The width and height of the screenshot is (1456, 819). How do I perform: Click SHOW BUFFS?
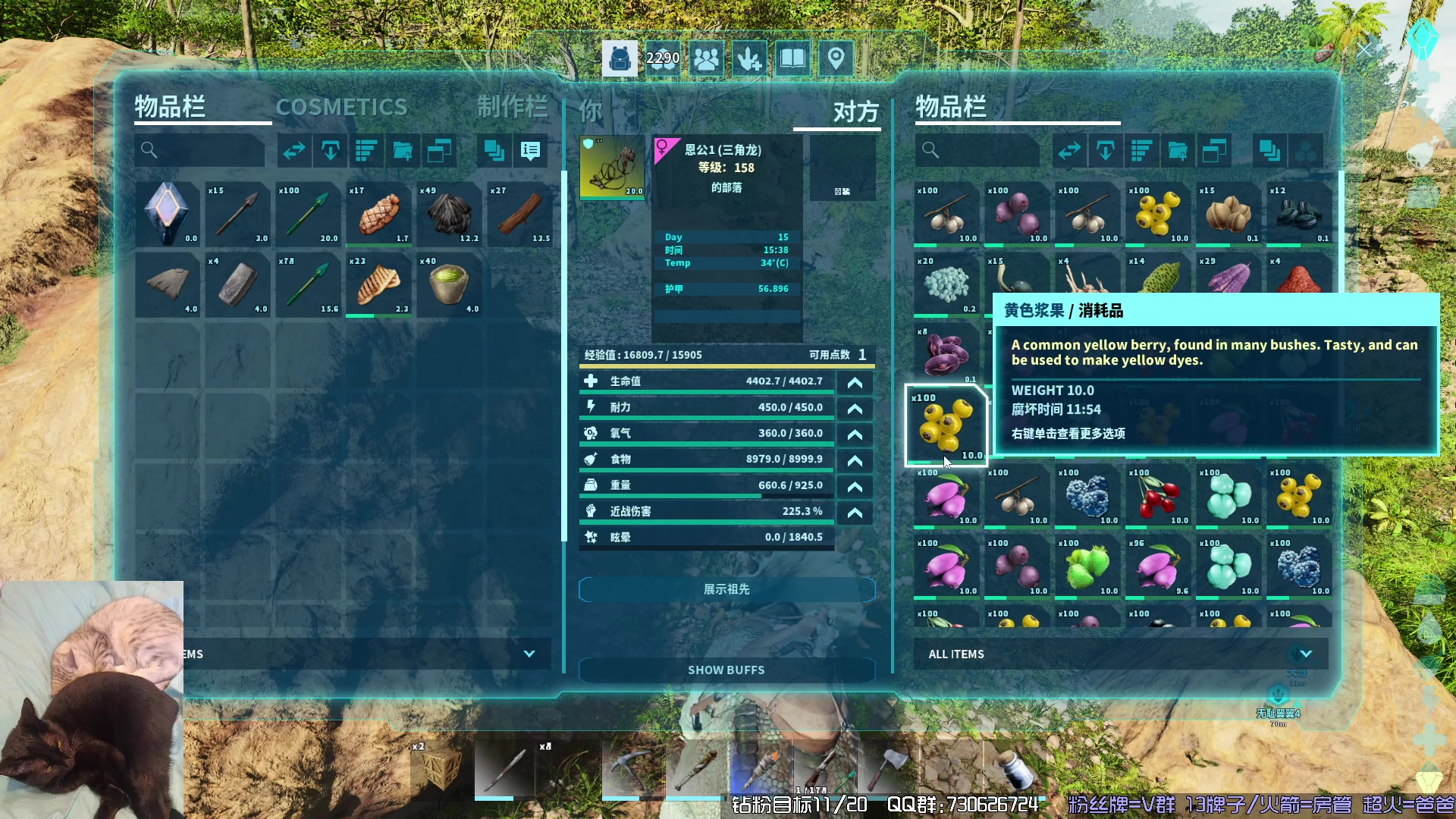(726, 670)
